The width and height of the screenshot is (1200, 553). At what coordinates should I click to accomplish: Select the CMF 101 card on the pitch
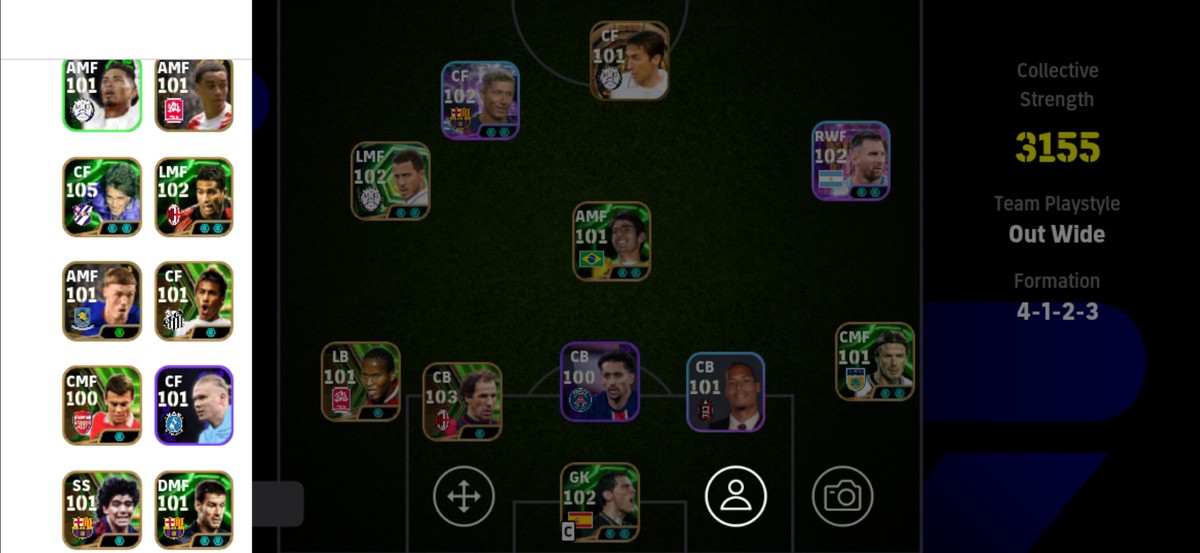[x=875, y=362]
